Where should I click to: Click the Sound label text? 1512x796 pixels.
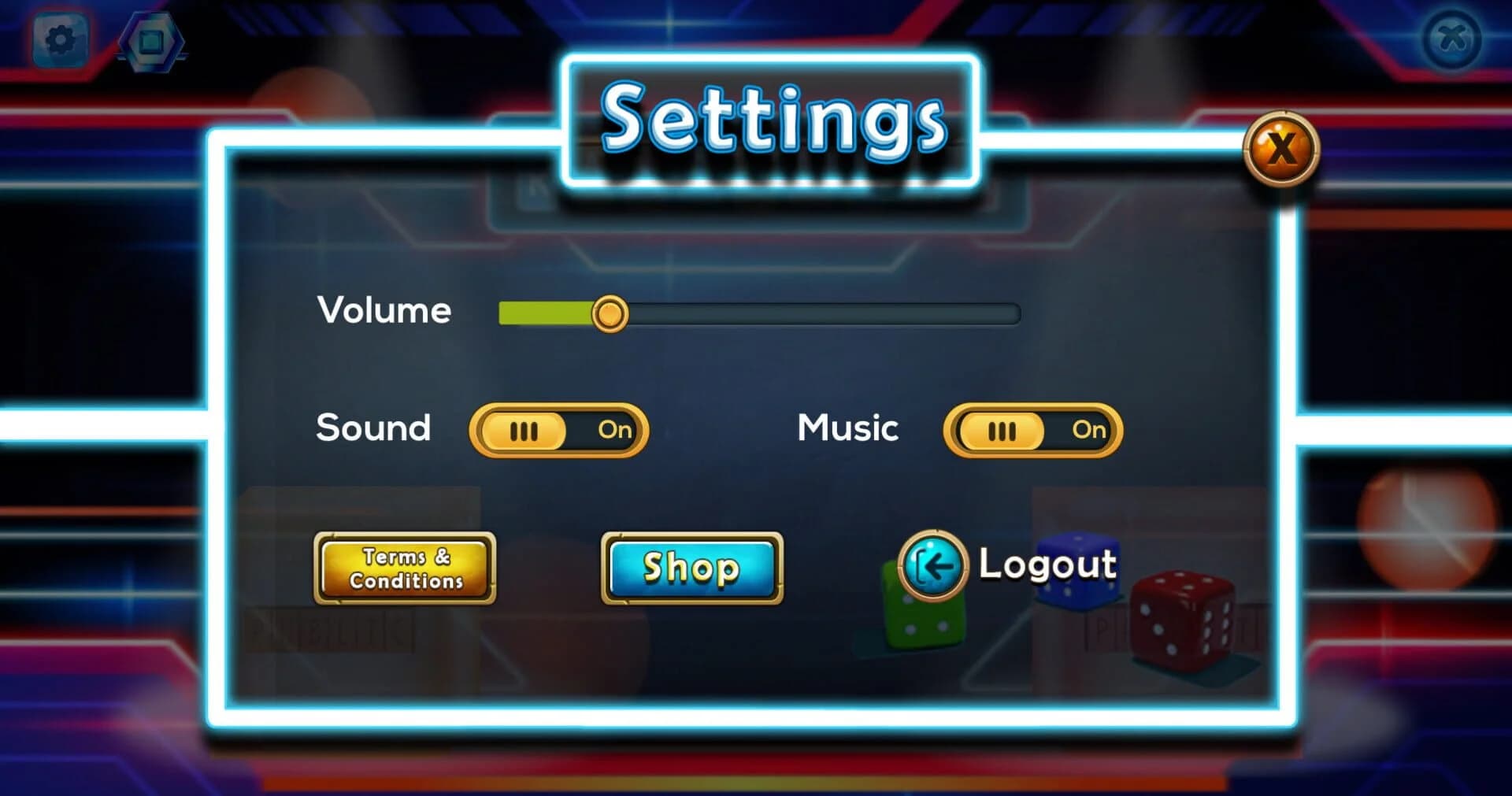(372, 428)
